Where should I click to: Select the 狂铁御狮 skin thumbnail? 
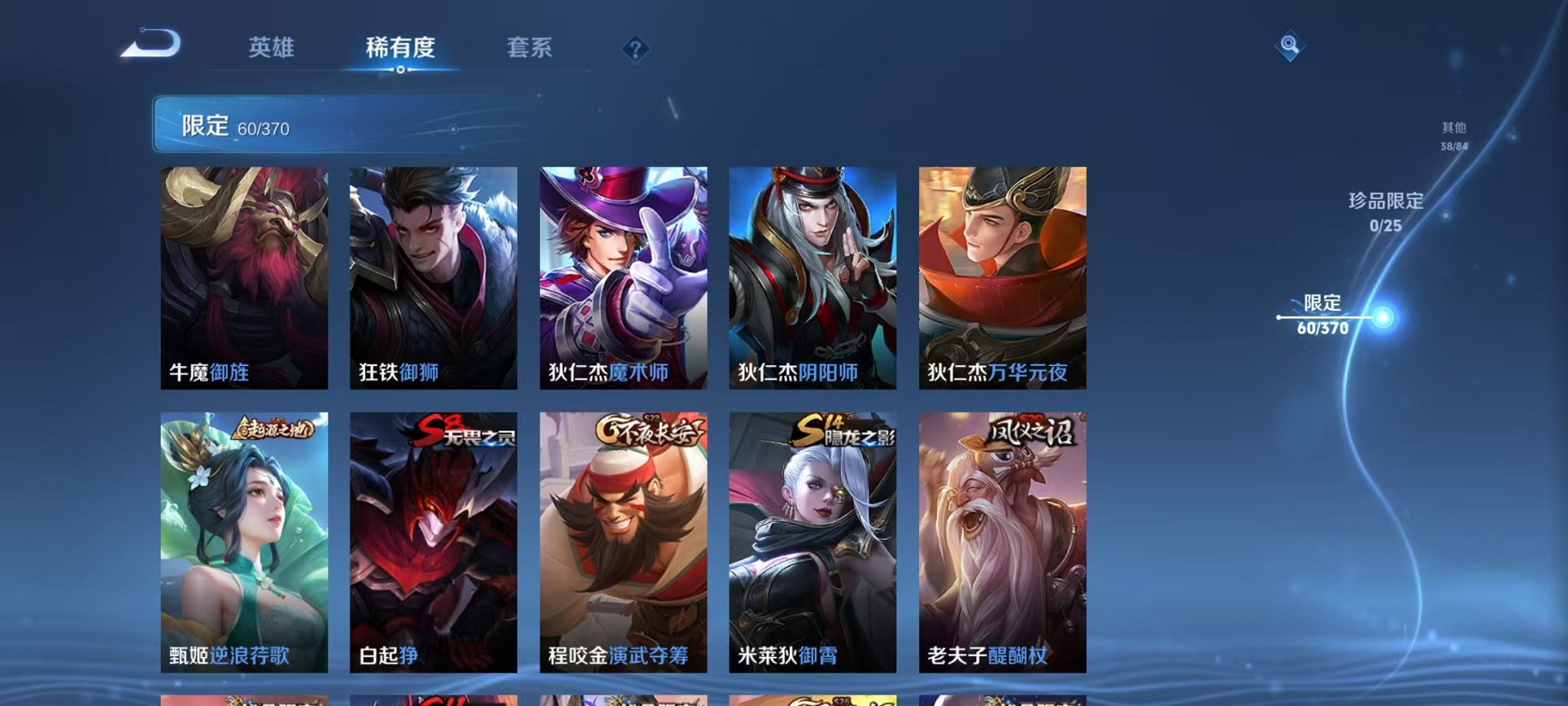point(434,277)
